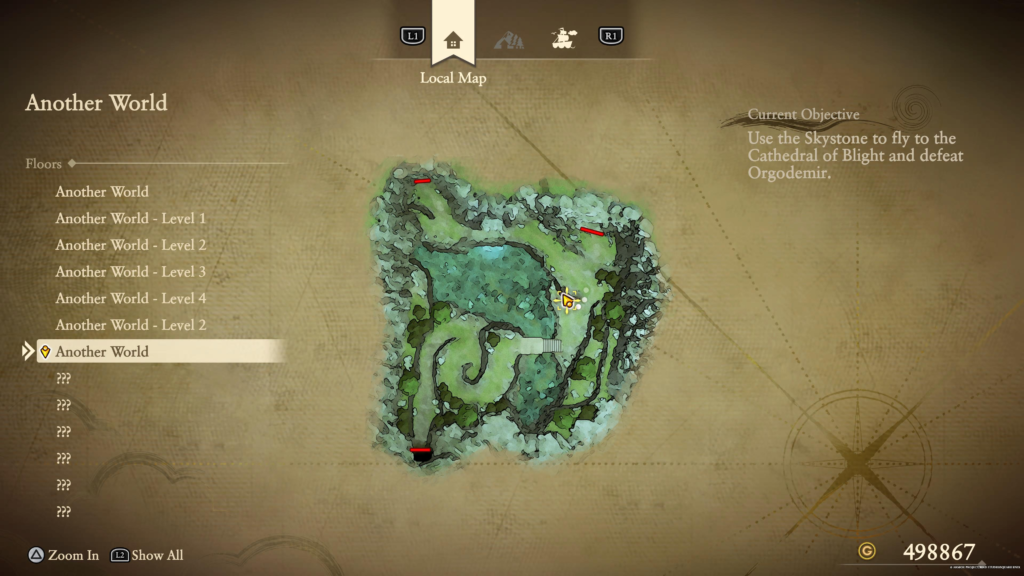
Task: Choose the Another World - Level 1 floor
Action: coord(130,218)
